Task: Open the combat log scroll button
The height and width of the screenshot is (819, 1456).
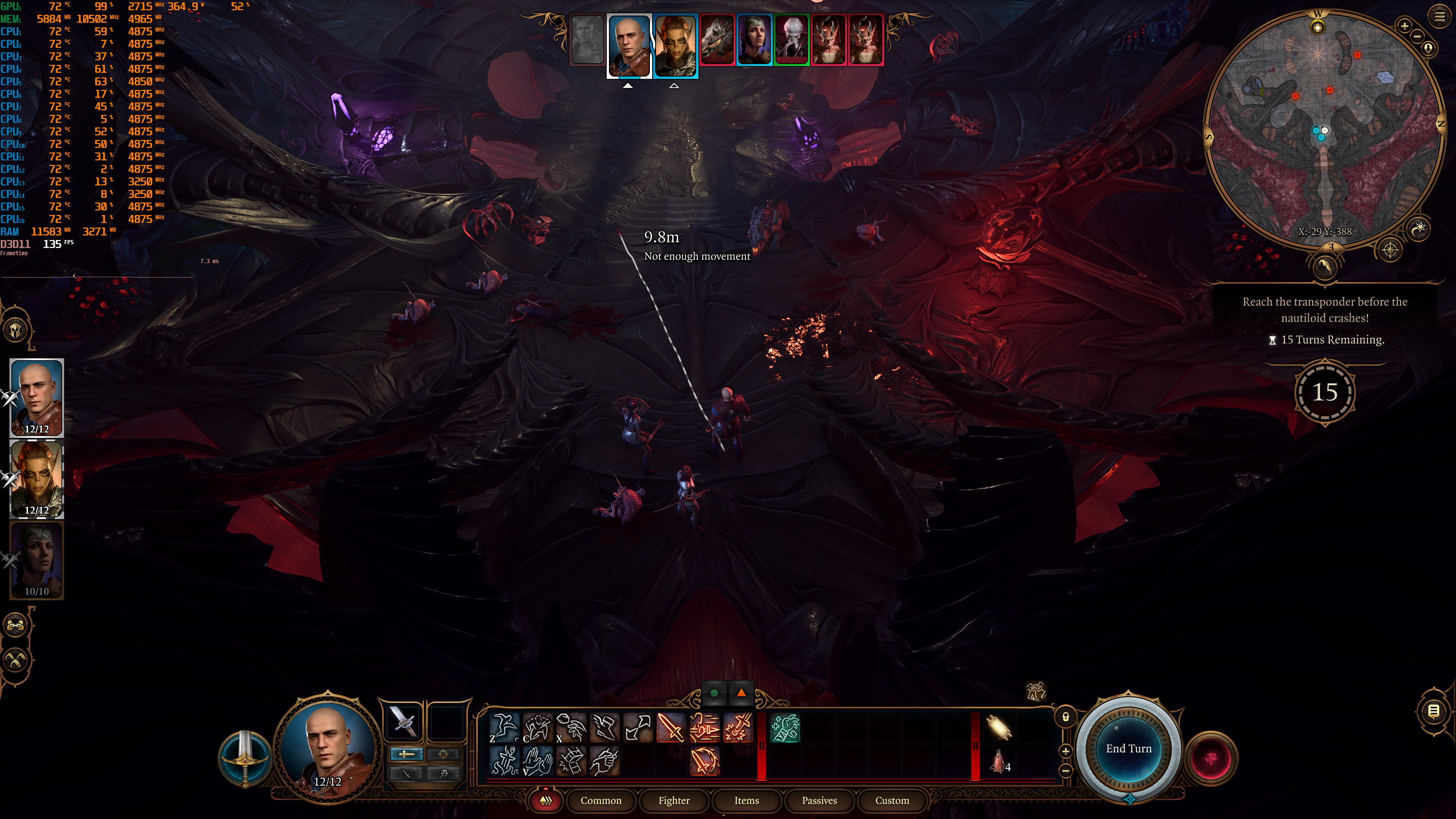Action: click(1433, 711)
